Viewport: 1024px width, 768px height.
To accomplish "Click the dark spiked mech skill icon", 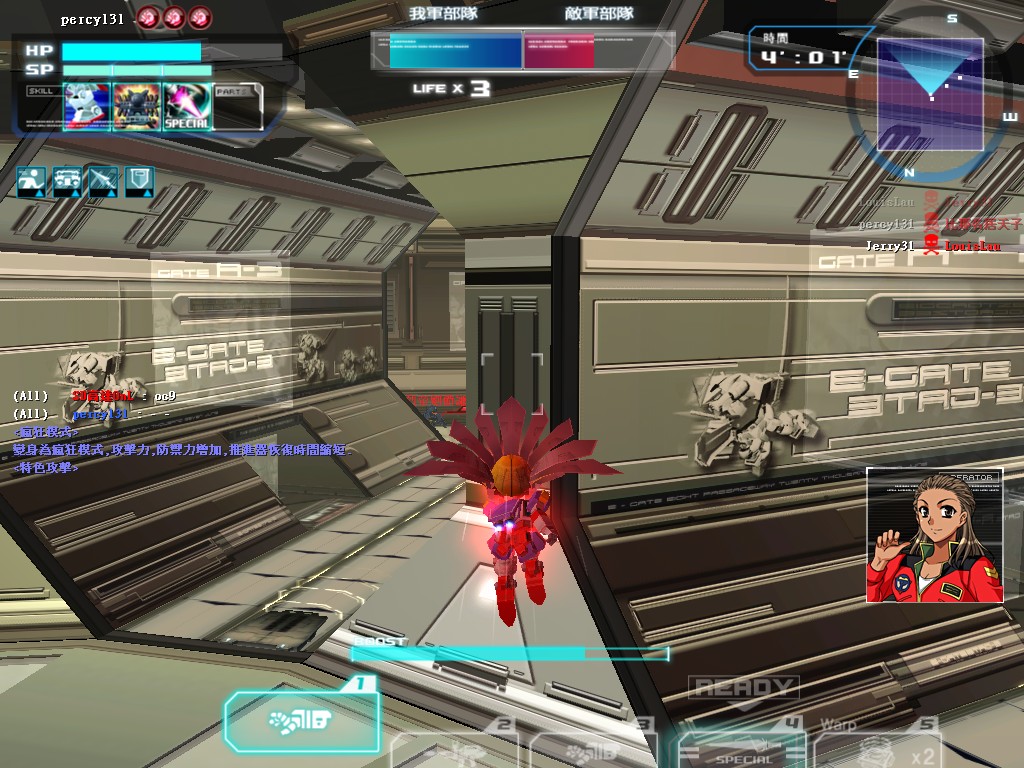I will tap(137, 105).
